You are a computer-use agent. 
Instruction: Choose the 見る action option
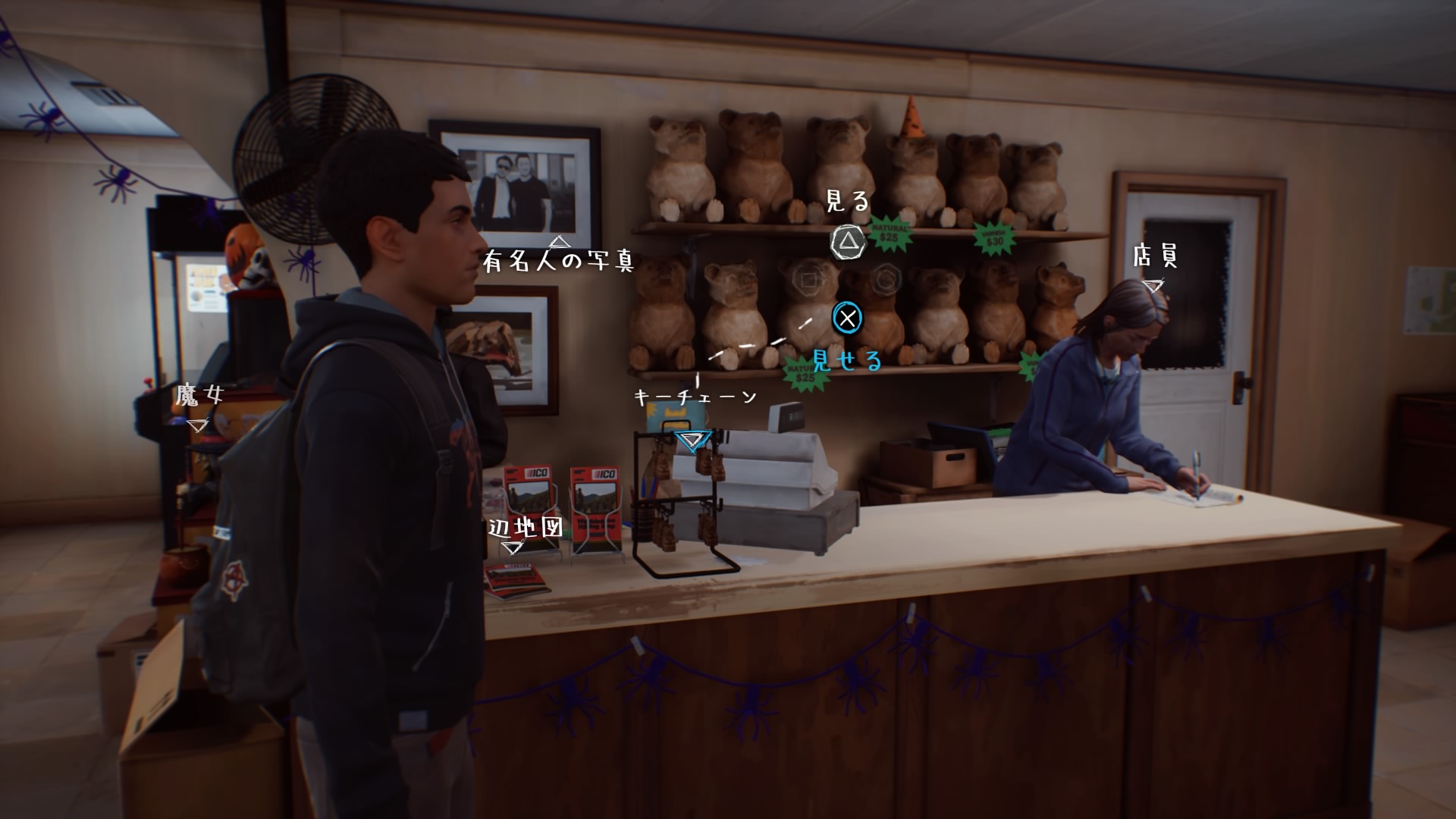[x=847, y=243]
